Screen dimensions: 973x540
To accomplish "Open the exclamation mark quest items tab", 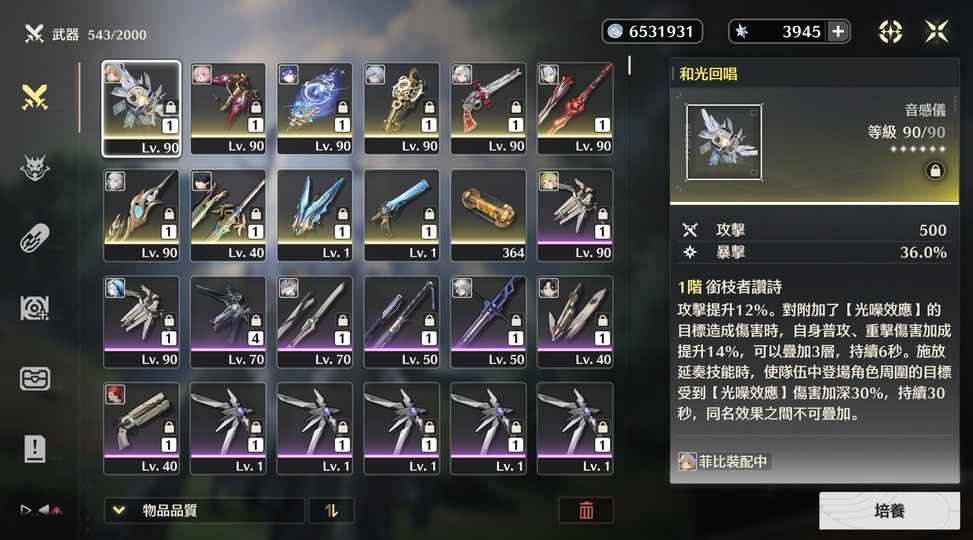I will [35, 449].
